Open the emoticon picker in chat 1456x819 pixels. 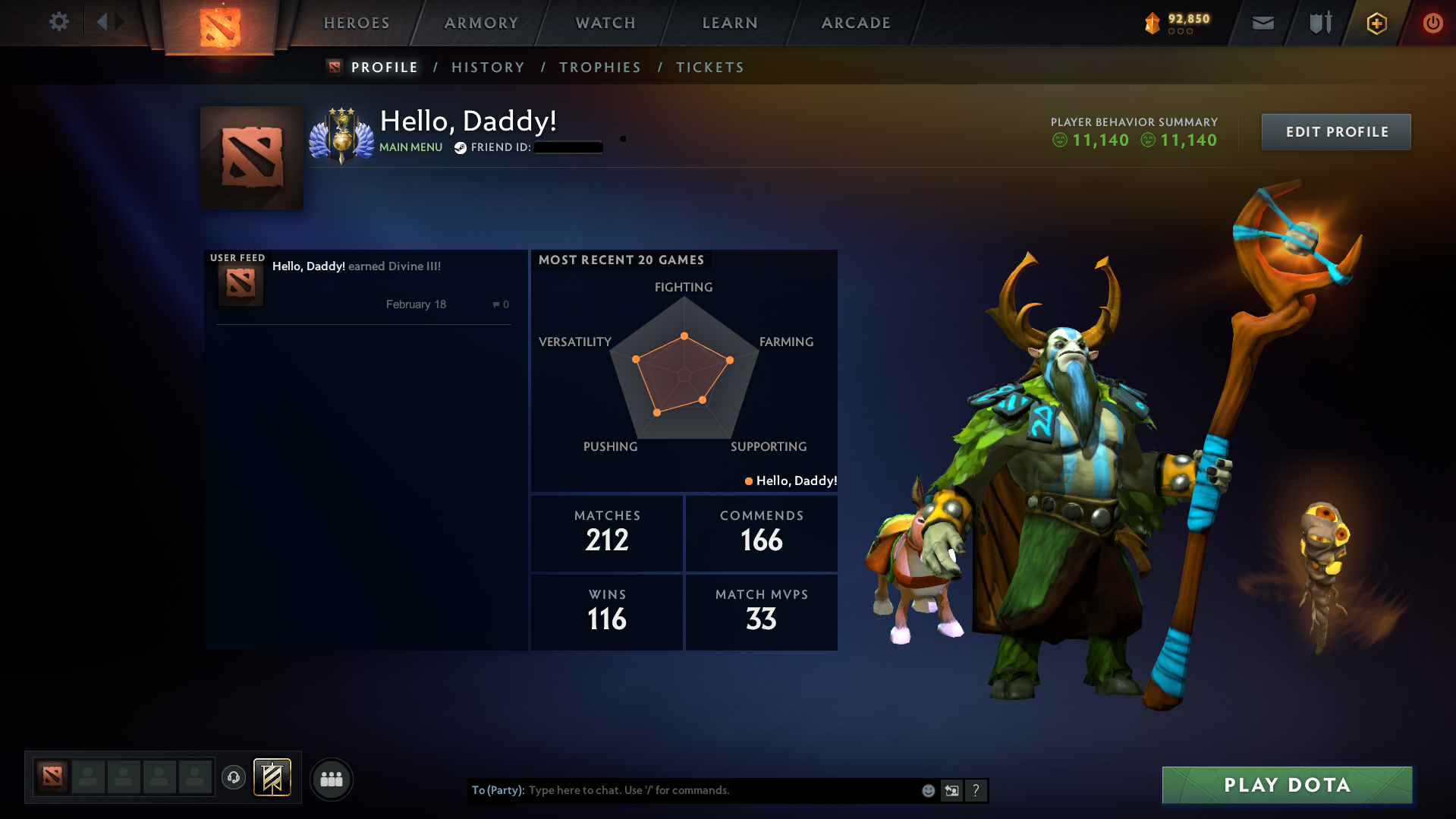click(928, 790)
